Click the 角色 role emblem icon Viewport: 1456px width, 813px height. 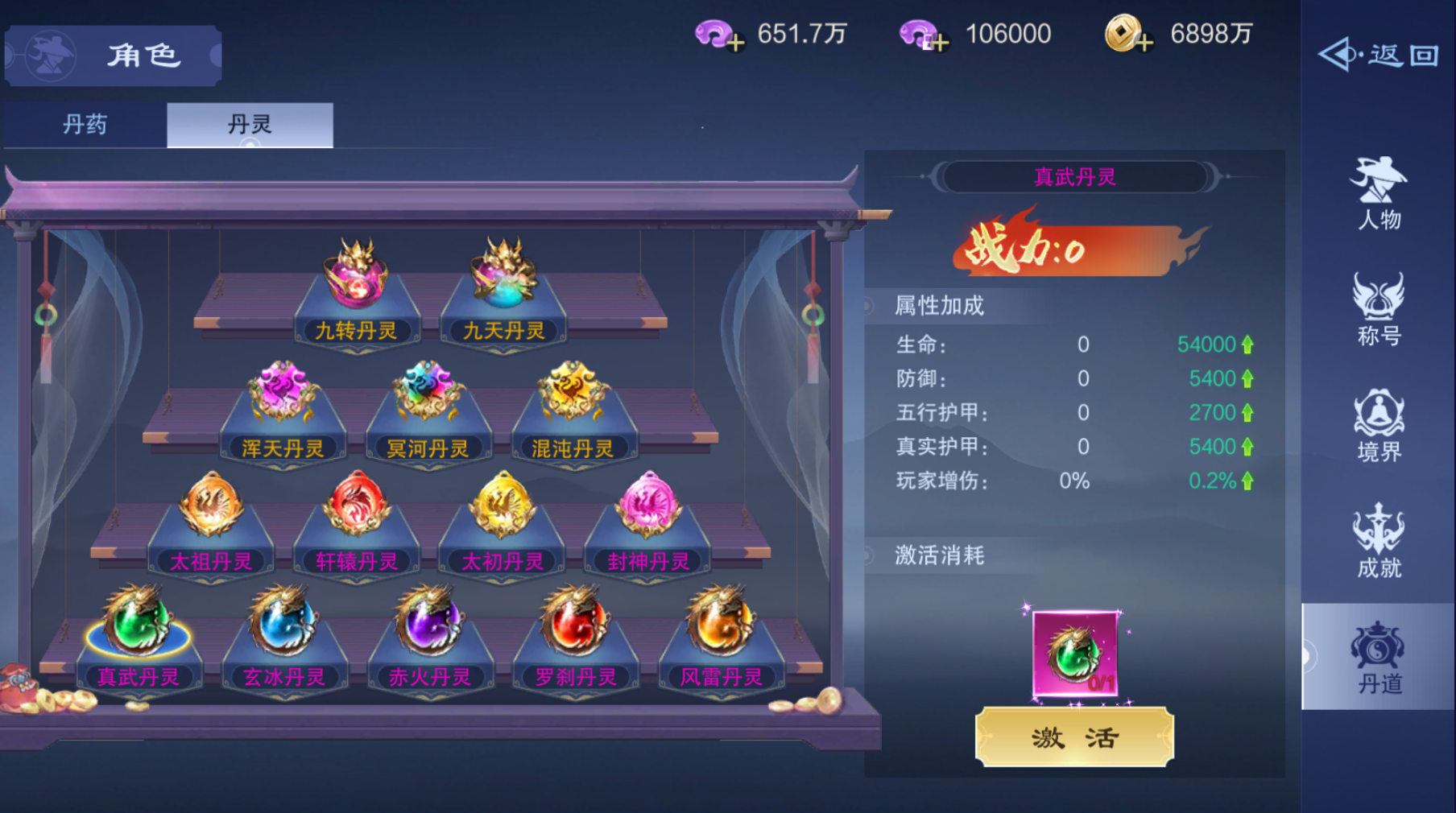(50, 55)
